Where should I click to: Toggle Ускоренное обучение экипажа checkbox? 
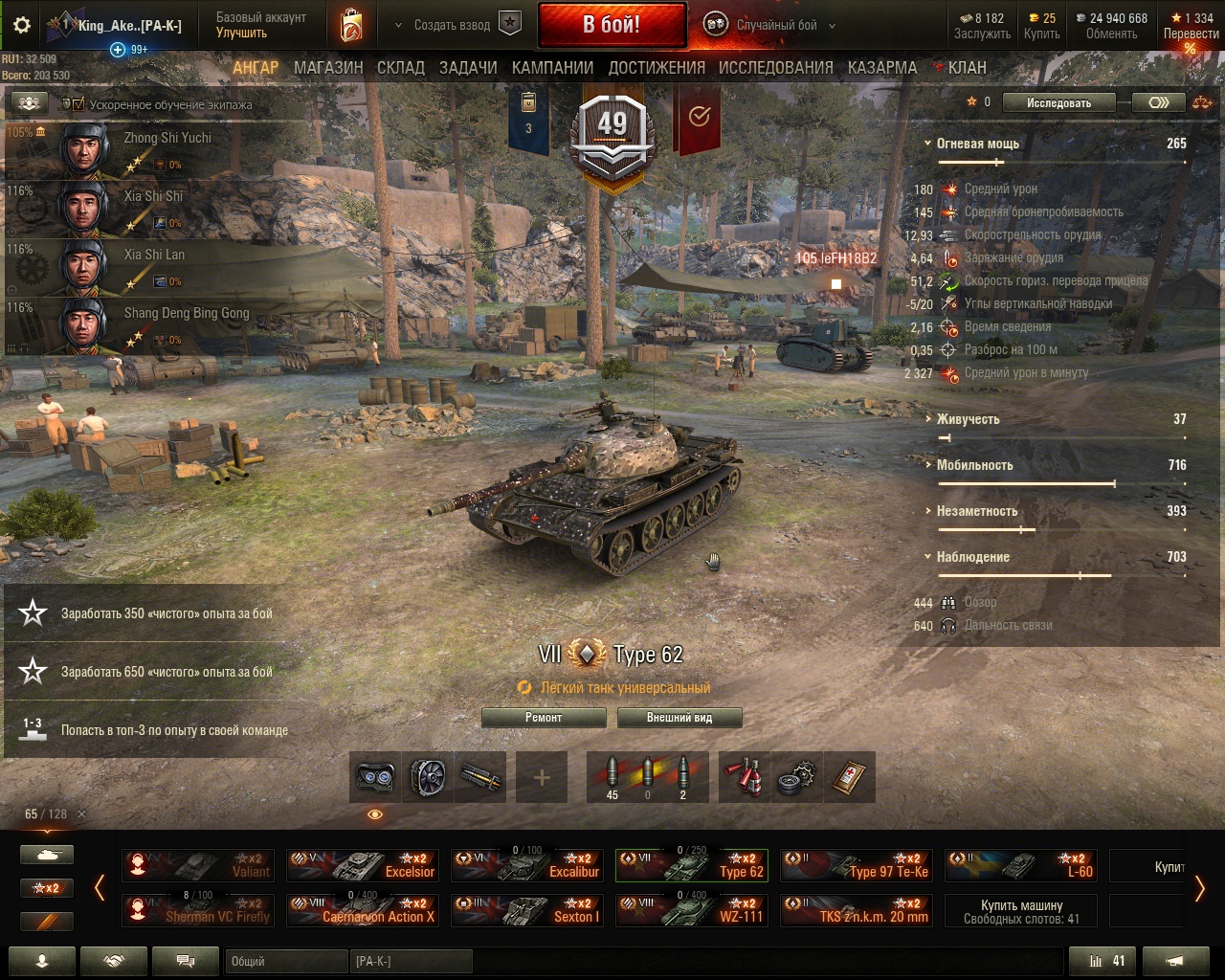point(78,104)
